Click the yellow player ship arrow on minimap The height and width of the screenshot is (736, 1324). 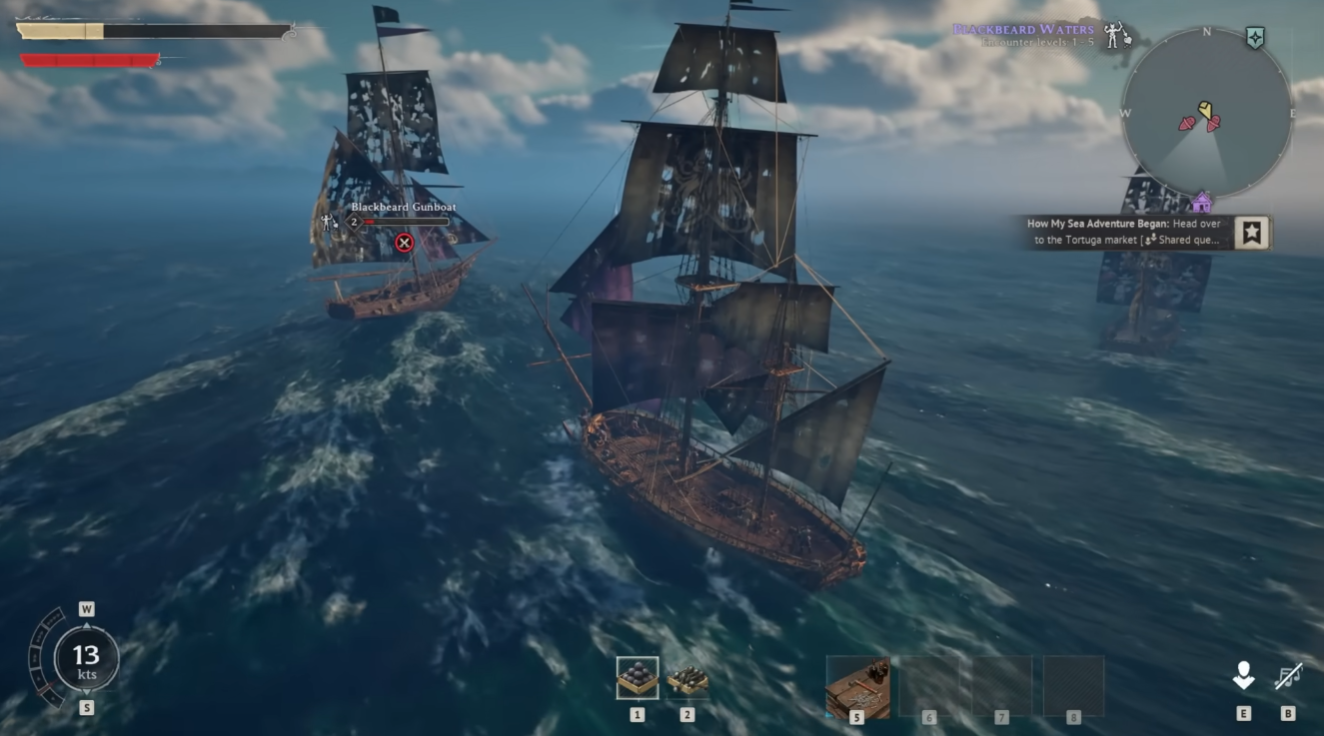click(x=1204, y=110)
